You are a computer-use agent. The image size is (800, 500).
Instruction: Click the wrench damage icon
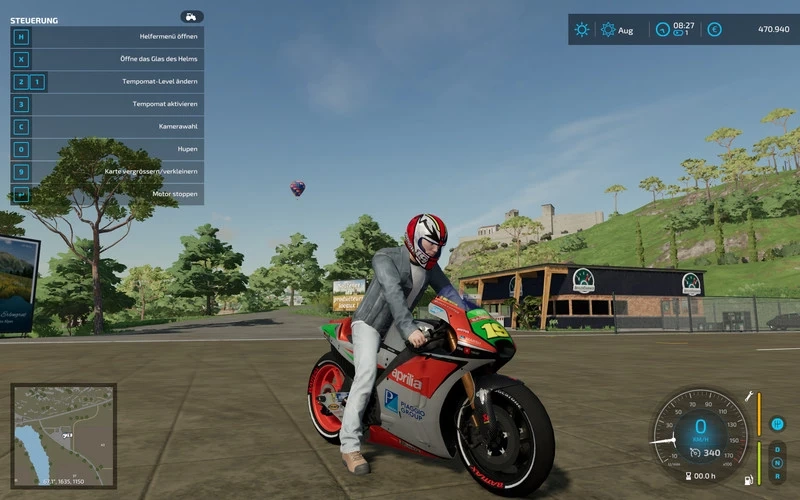748,396
